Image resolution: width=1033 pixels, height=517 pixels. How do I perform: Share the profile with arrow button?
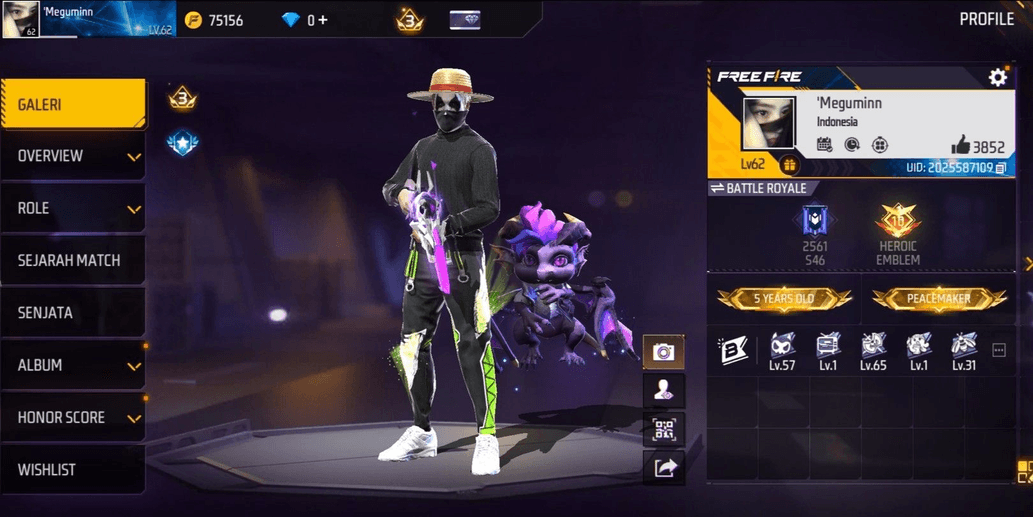click(x=664, y=467)
